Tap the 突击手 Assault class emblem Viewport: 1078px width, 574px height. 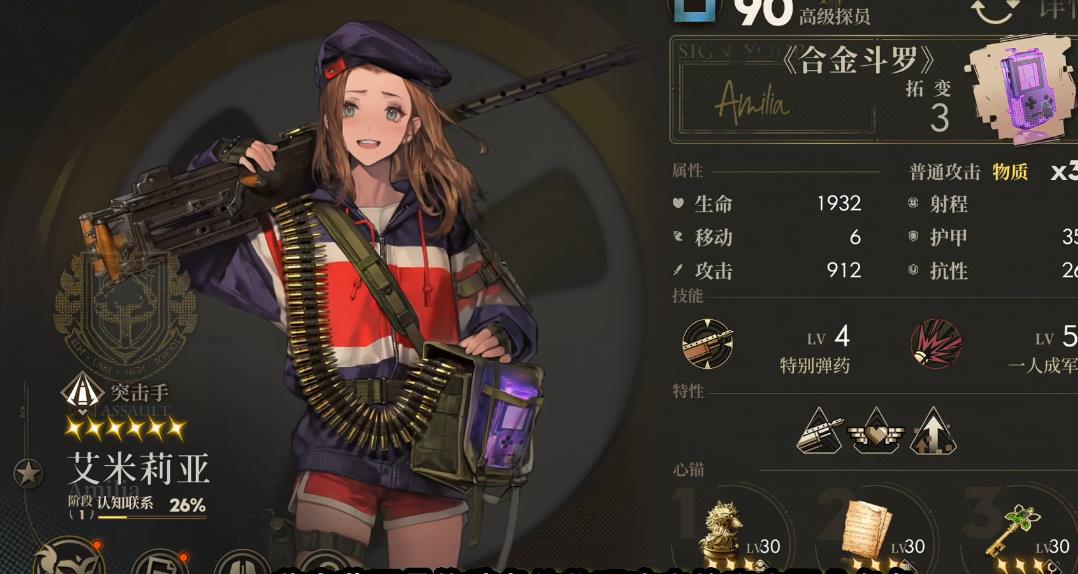78,390
